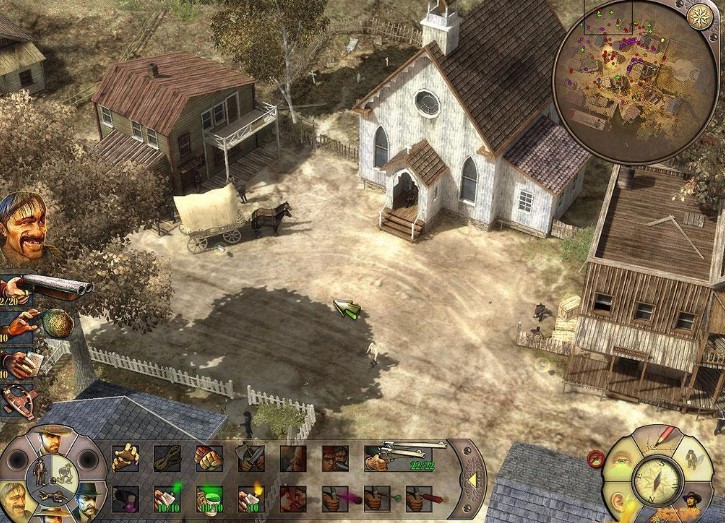The height and width of the screenshot is (523, 725).
Task: Select the green-lidded can item
Action: pos(209,497)
